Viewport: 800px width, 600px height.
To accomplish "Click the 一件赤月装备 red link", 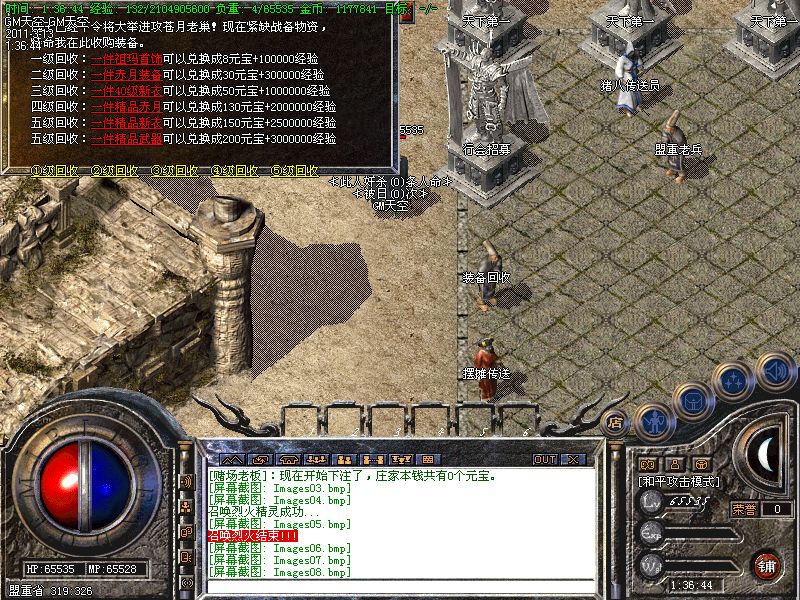I will (126, 75).
